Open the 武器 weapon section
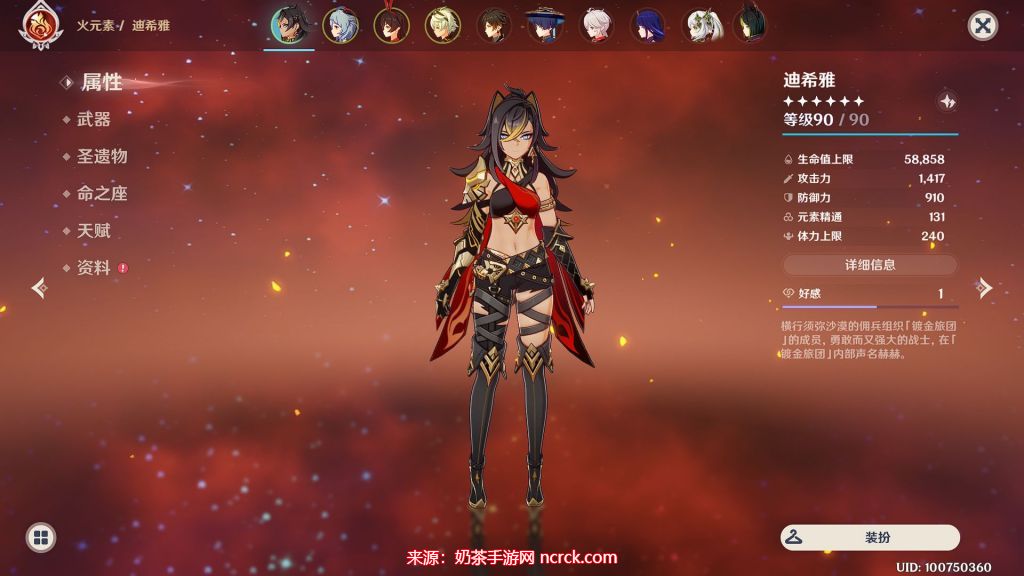This screenshot has width=1024, height=576. [x=93, y=119]
